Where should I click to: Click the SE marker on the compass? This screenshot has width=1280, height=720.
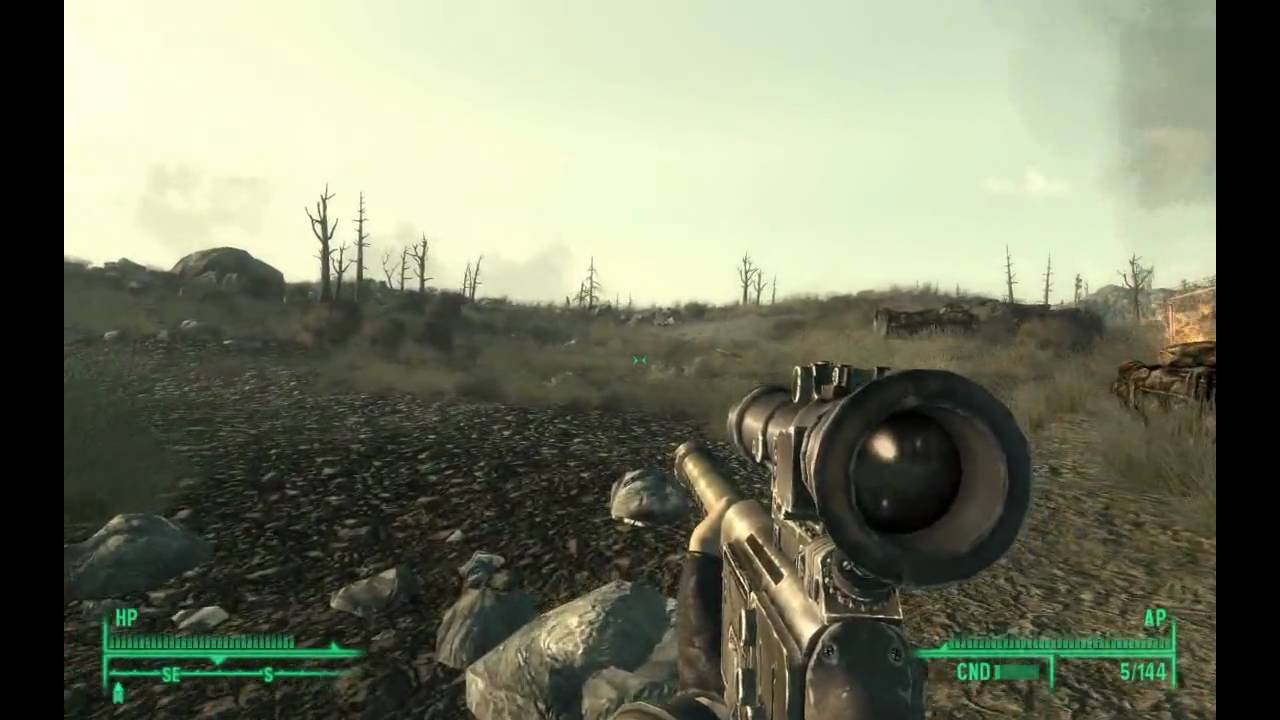pyautogui.click(x=170, y=675)
